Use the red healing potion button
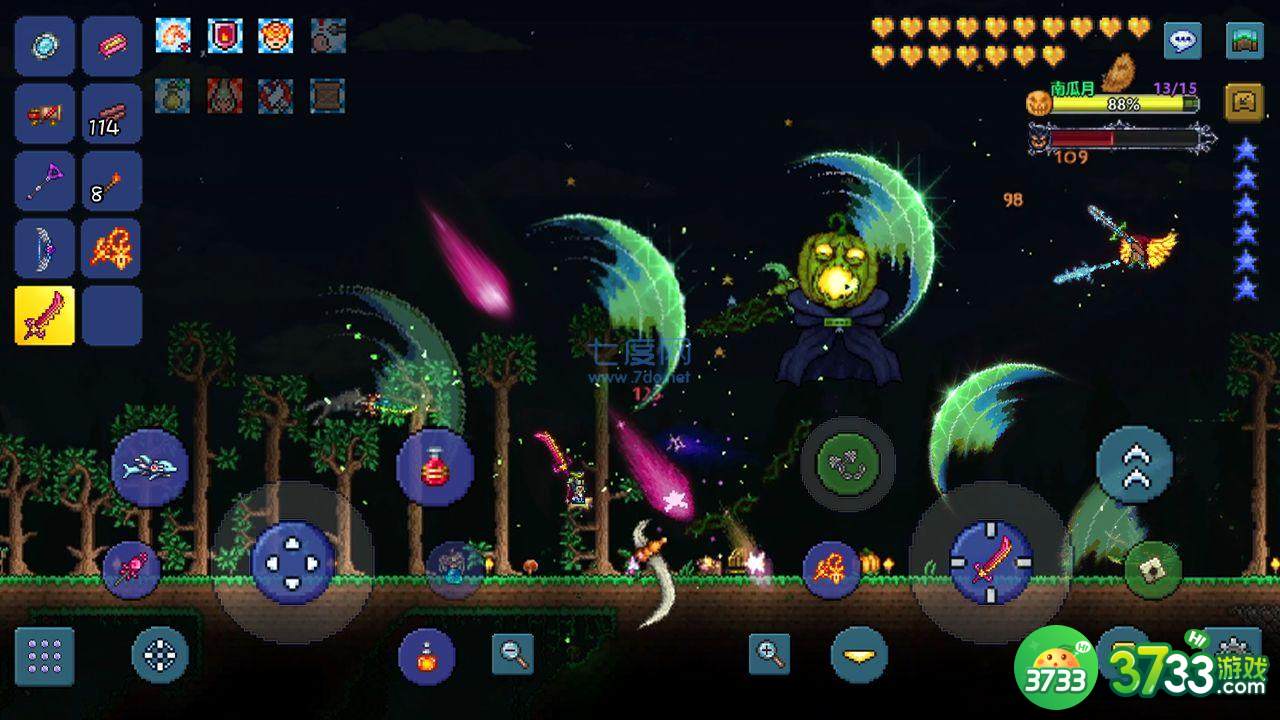Image resolution: width=1280 pixels, height=720 pixels. click(434, 467)
